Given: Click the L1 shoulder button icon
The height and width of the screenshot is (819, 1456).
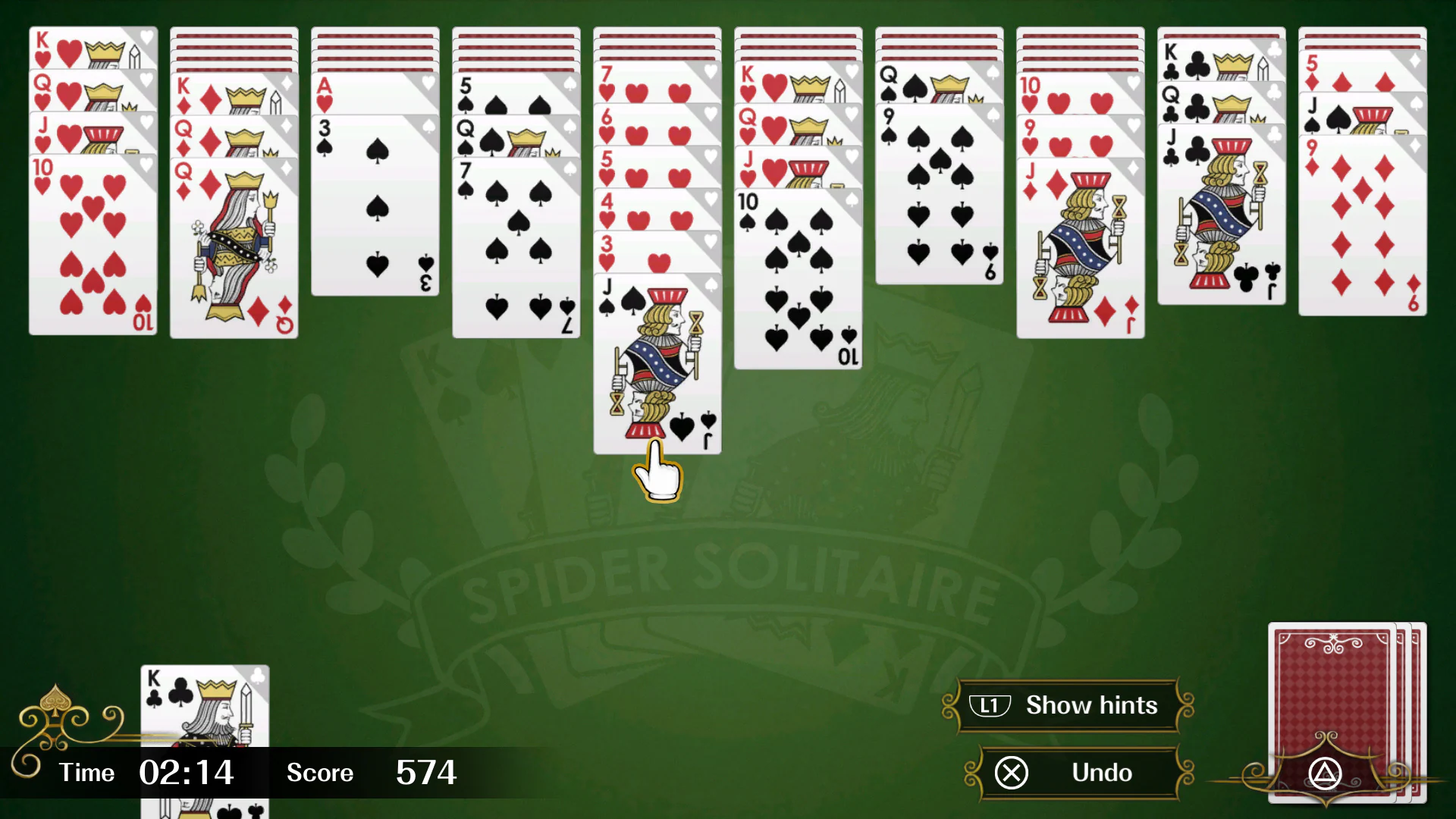Looking at the screenshot, I should (990, 705).
